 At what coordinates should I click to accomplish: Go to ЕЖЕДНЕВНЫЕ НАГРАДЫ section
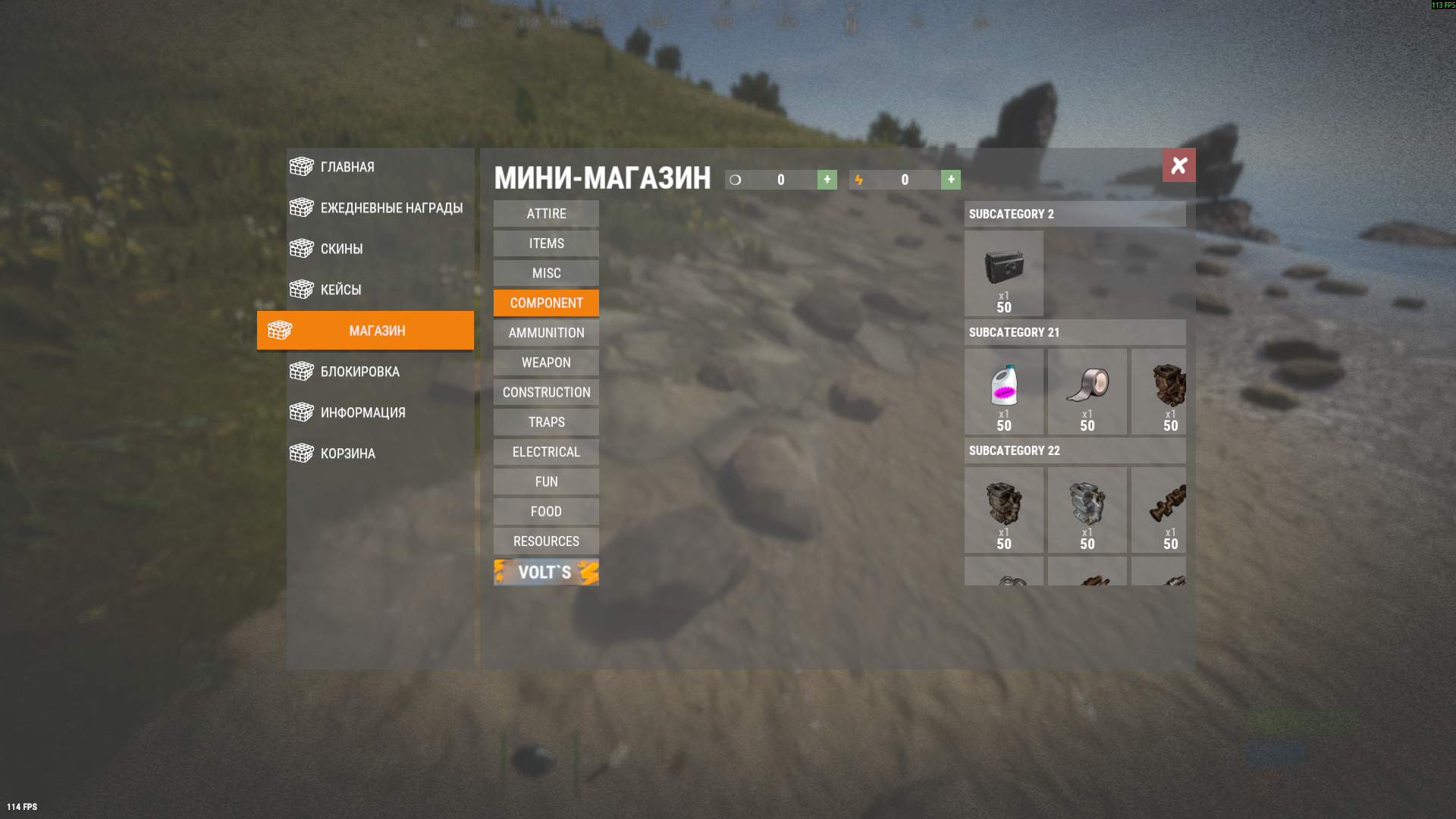coord(391,208)
